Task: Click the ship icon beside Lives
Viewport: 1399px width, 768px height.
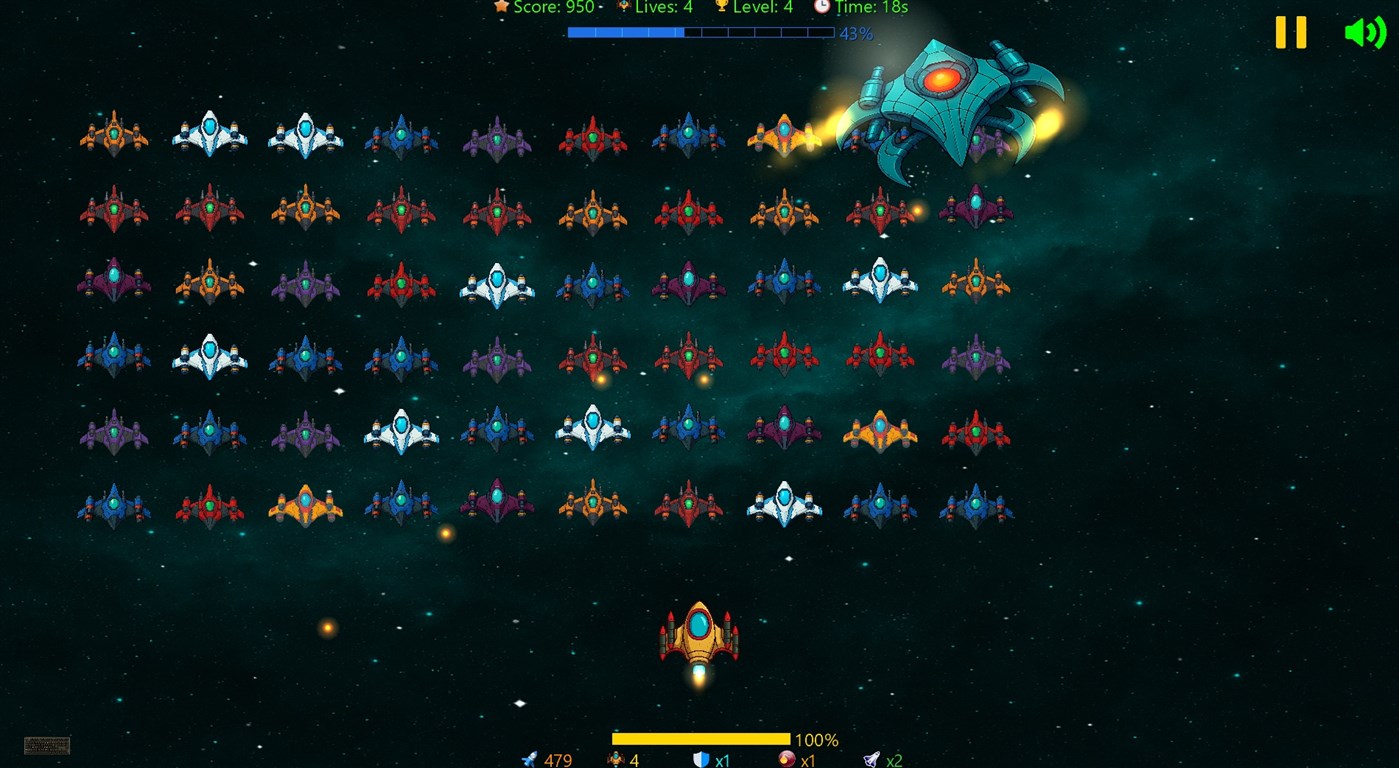Action: [x=623, y=7]
